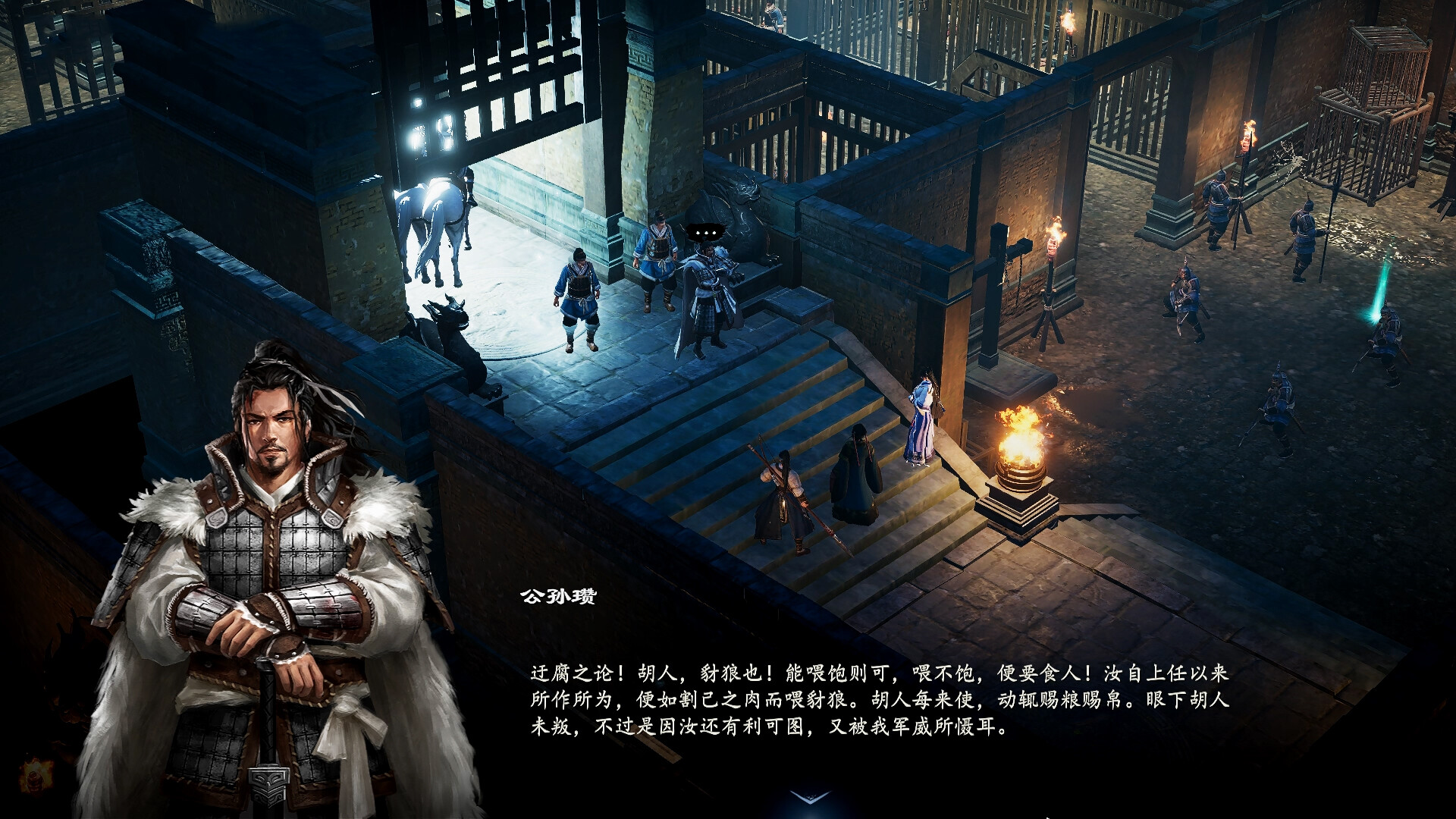Click the wall torch near the wooden post

pos(1054,235)
